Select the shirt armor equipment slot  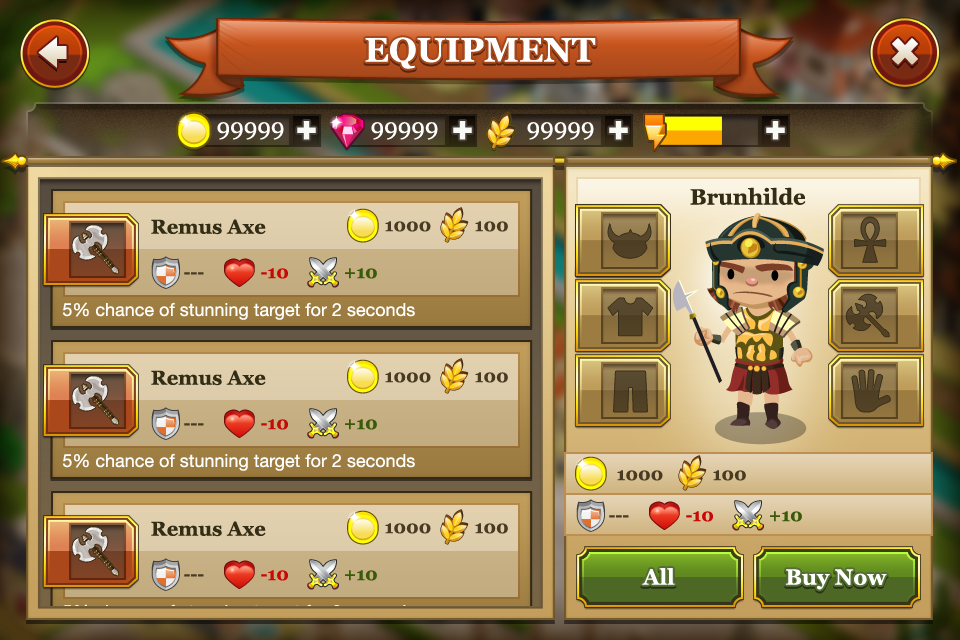(622, 316)
